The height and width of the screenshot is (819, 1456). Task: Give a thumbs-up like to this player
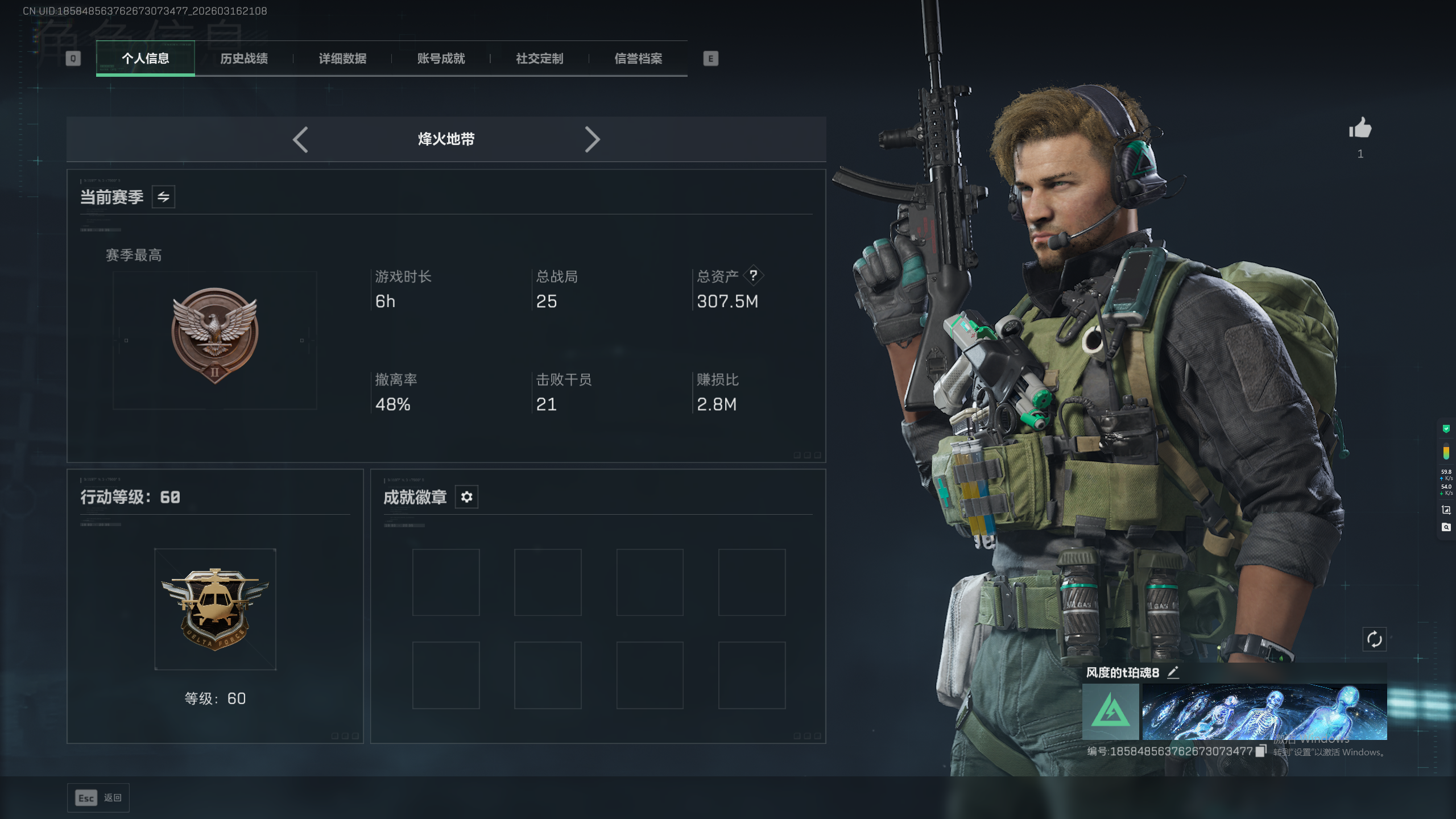(1360, 129)
